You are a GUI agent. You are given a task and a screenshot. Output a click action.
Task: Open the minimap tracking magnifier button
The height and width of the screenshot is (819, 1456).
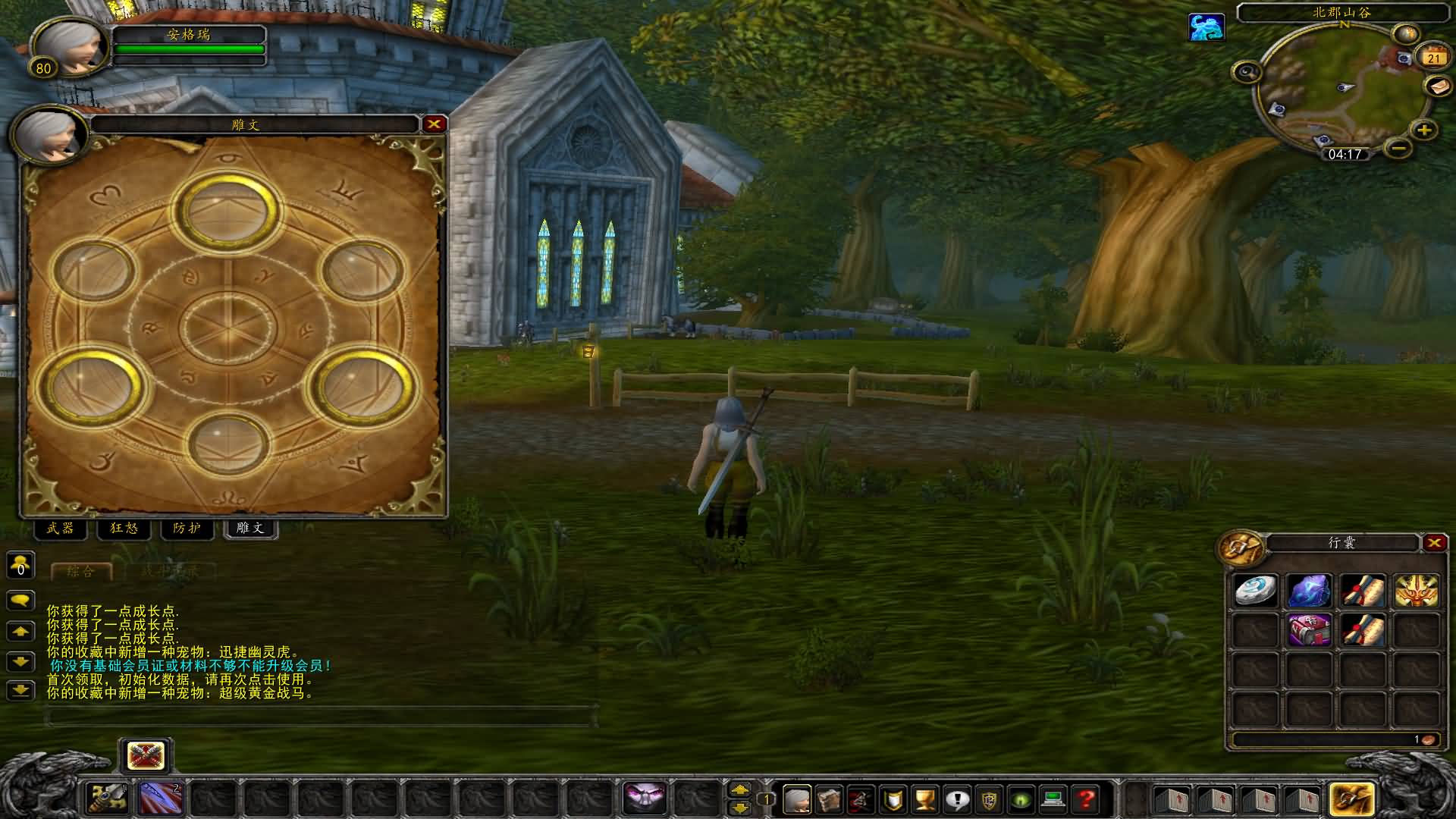1247,73
